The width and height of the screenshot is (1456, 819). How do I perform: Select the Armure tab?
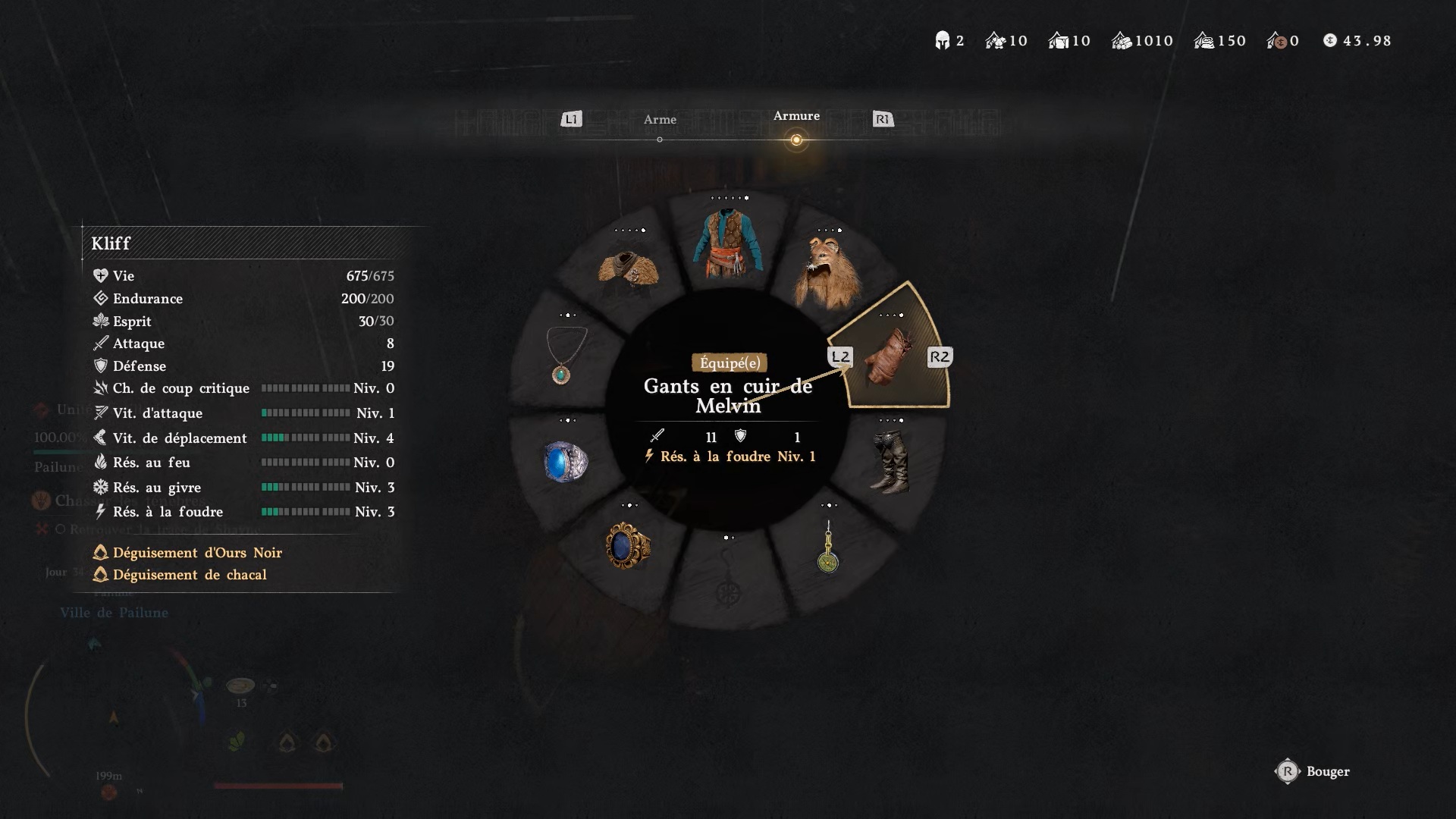click(796, 116)
